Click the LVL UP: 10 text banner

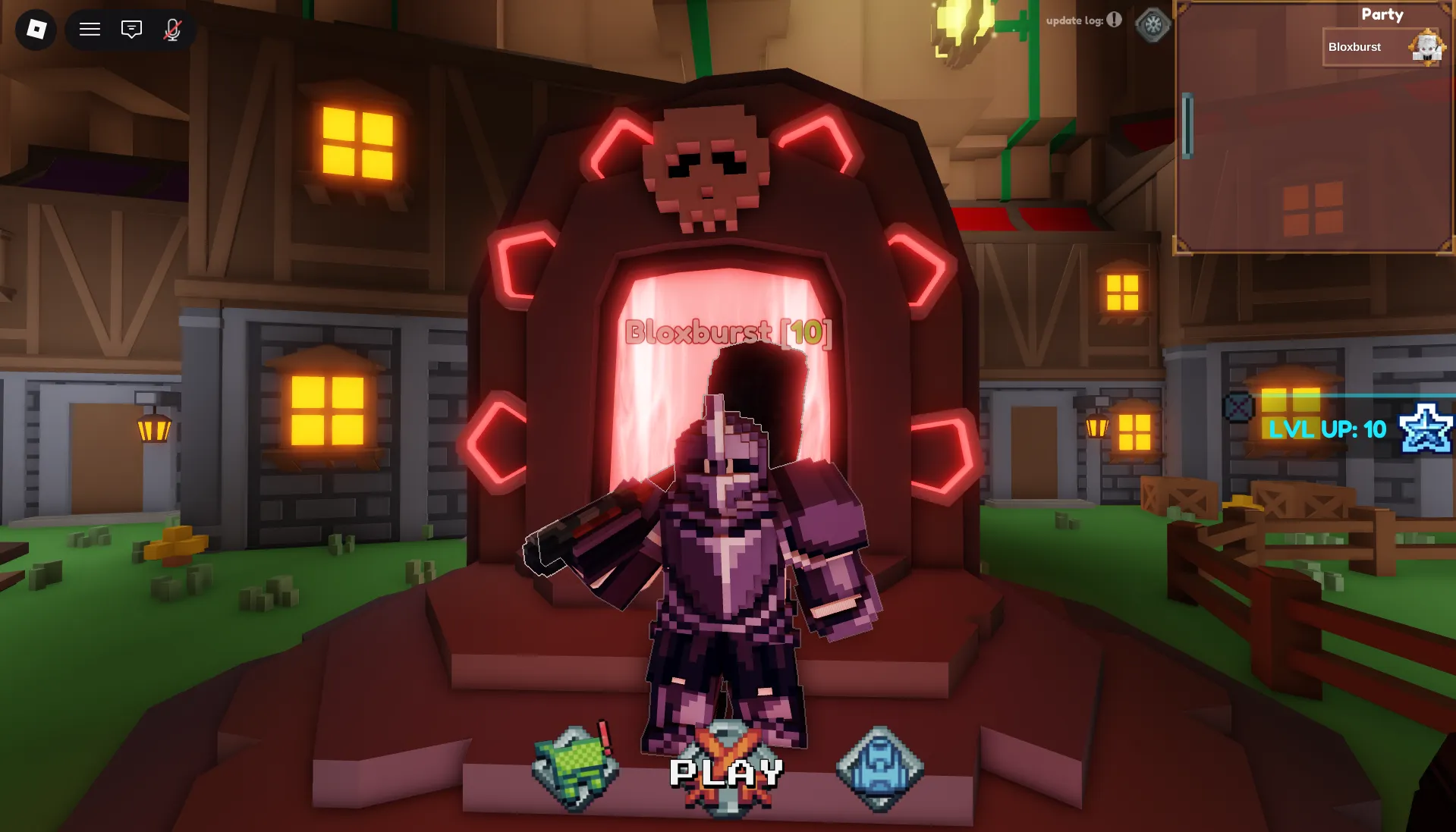pyautogui.click(x=1325, y=430)
